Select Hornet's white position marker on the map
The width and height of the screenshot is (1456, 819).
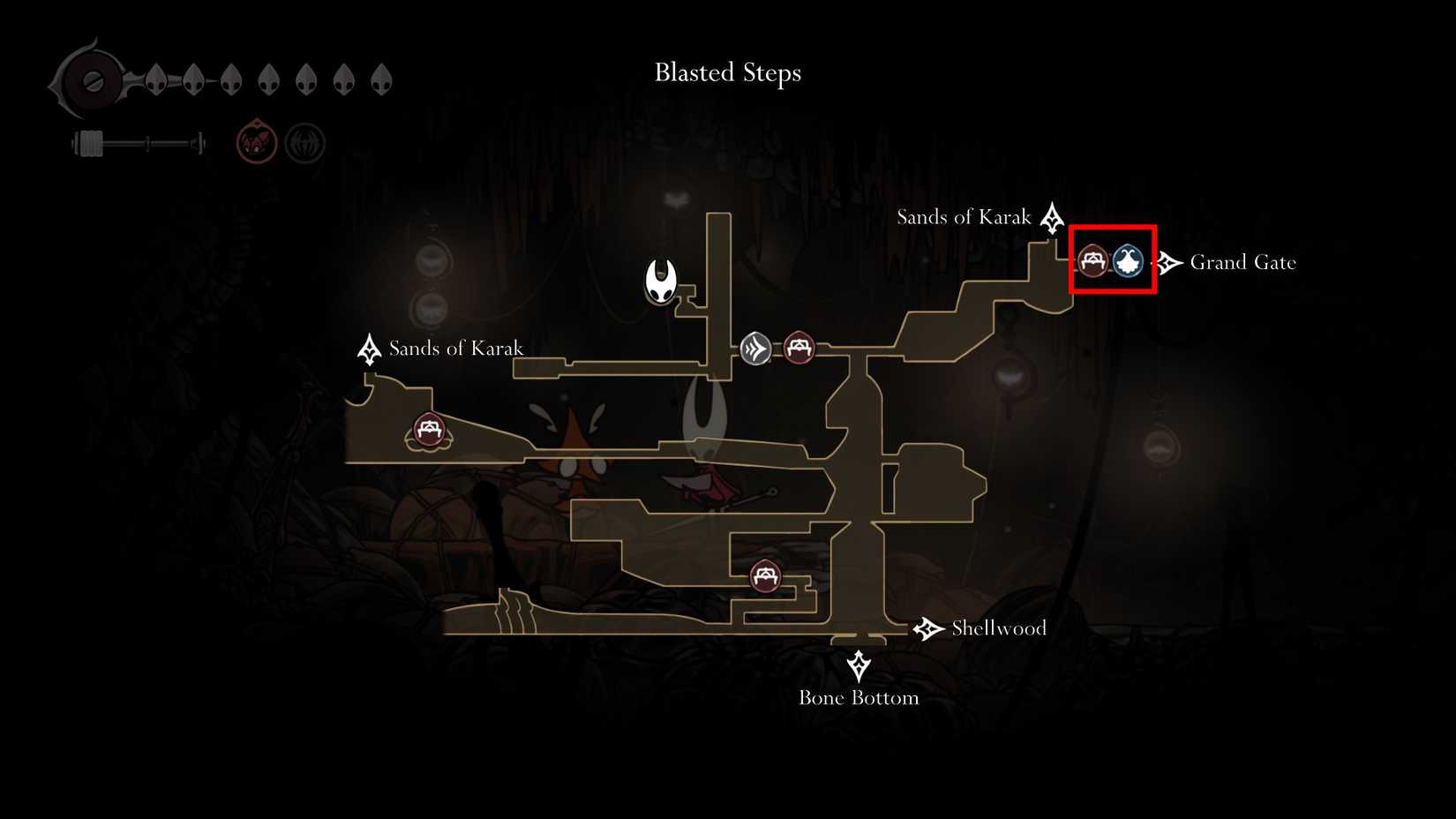660,281
